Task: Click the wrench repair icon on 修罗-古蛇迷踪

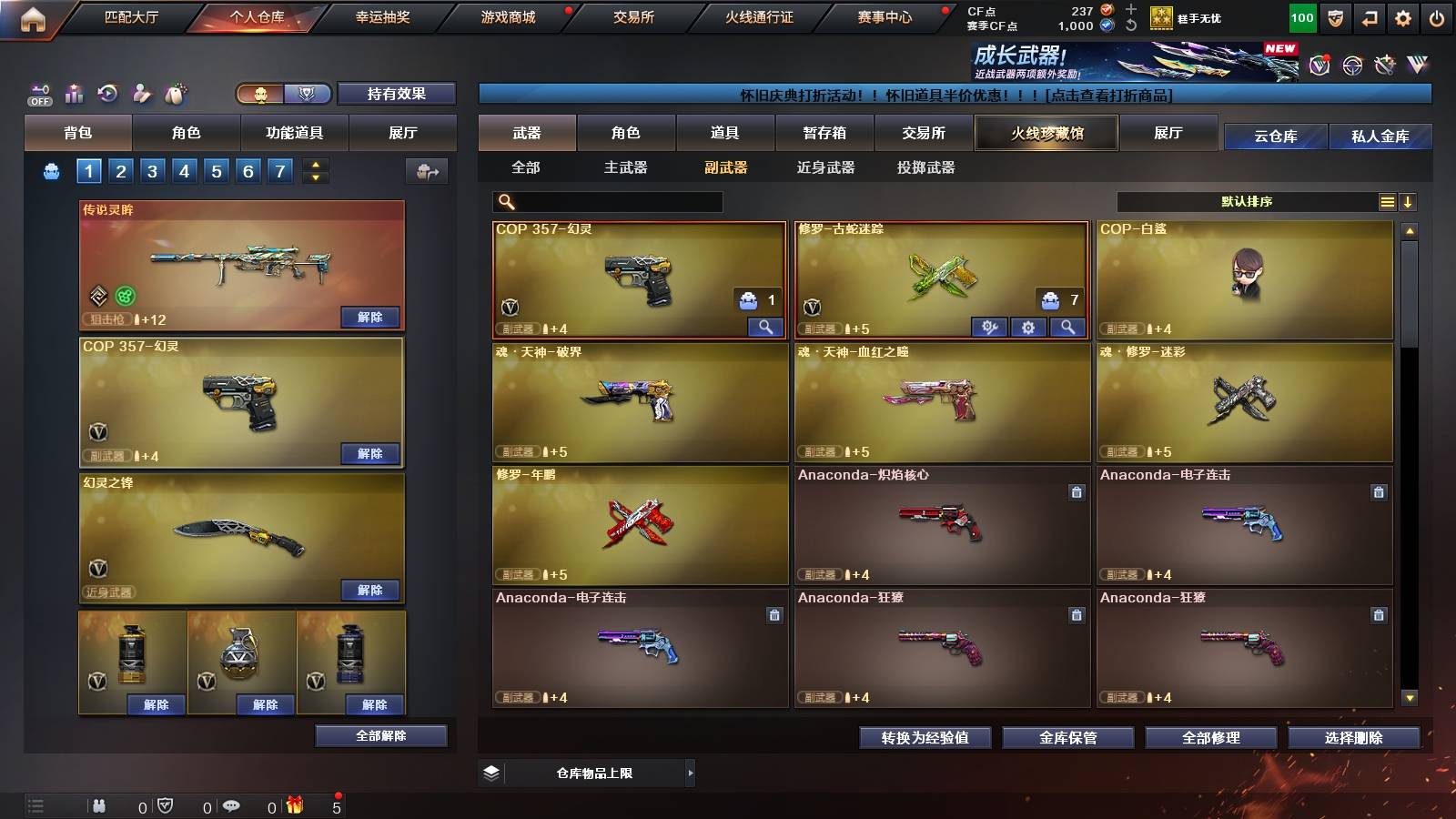Action: [990, 326]
